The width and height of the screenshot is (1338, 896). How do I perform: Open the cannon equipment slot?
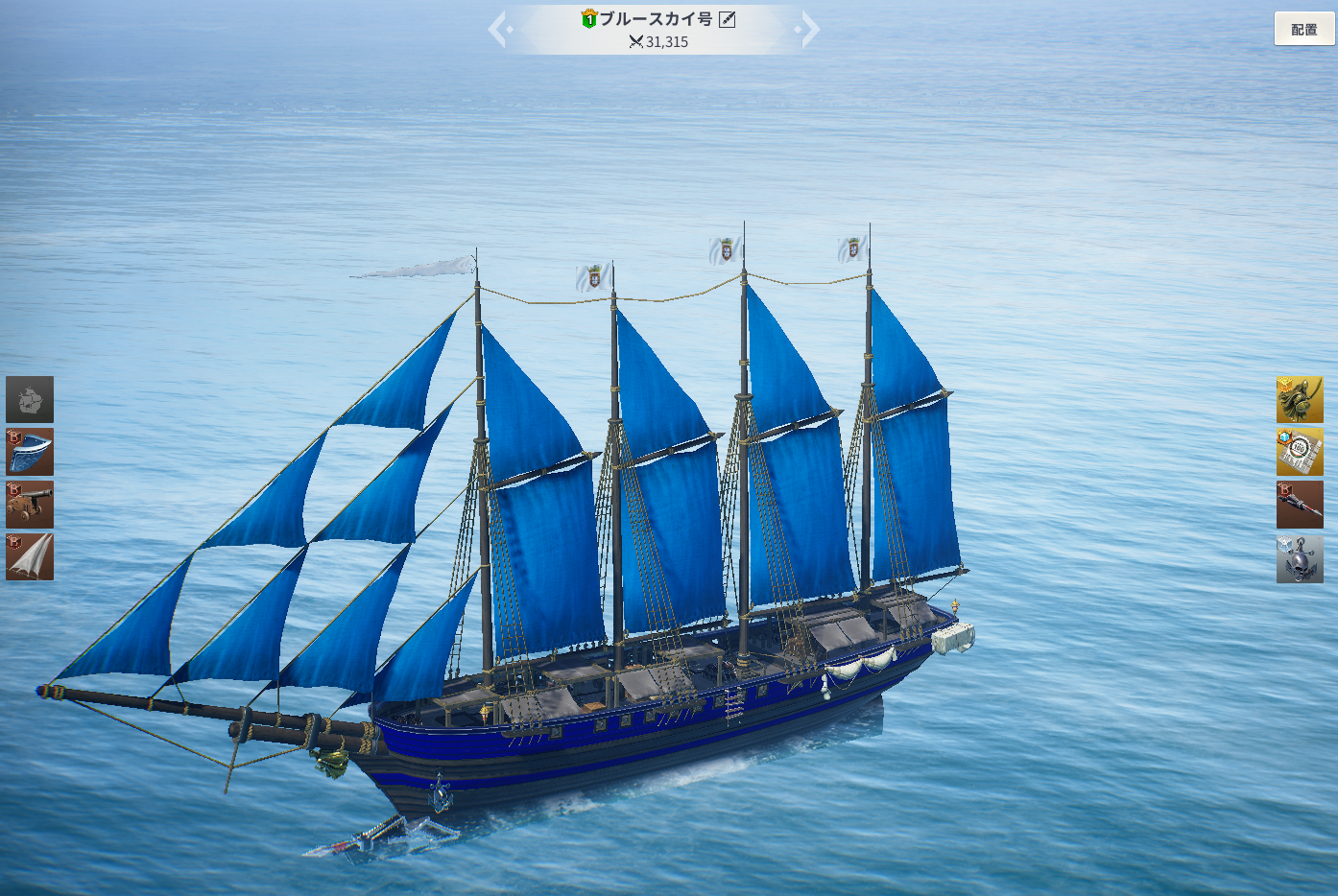[x=30, y=505]
